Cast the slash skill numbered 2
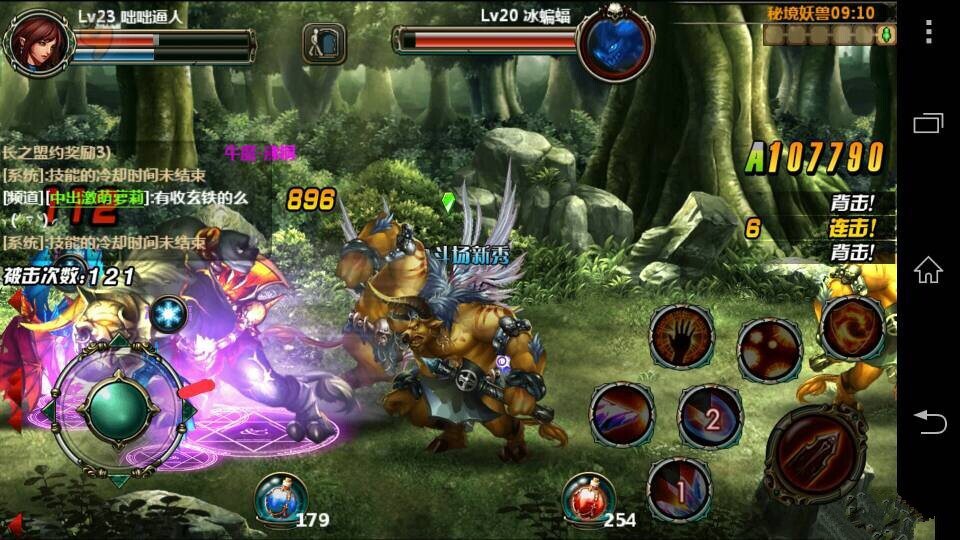The image size is (960, 540). [710, 417]
